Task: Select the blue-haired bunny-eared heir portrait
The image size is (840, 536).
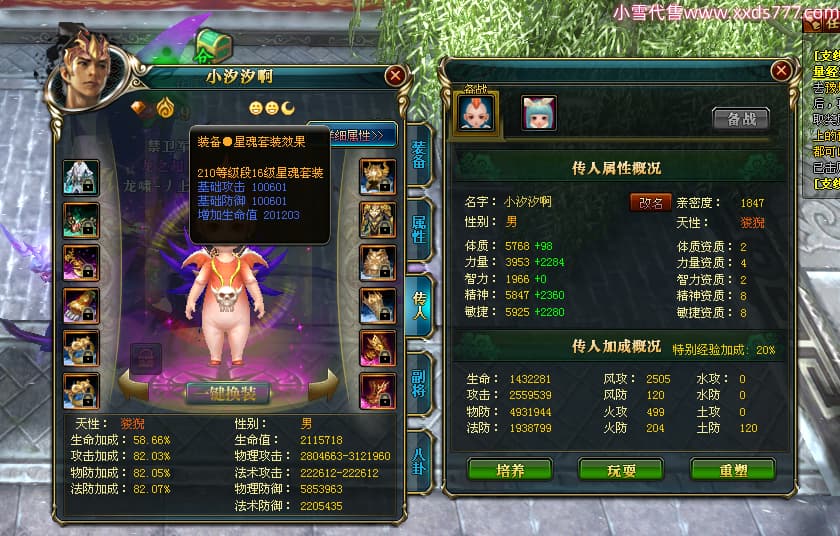Action: click(x=538, y=113)
